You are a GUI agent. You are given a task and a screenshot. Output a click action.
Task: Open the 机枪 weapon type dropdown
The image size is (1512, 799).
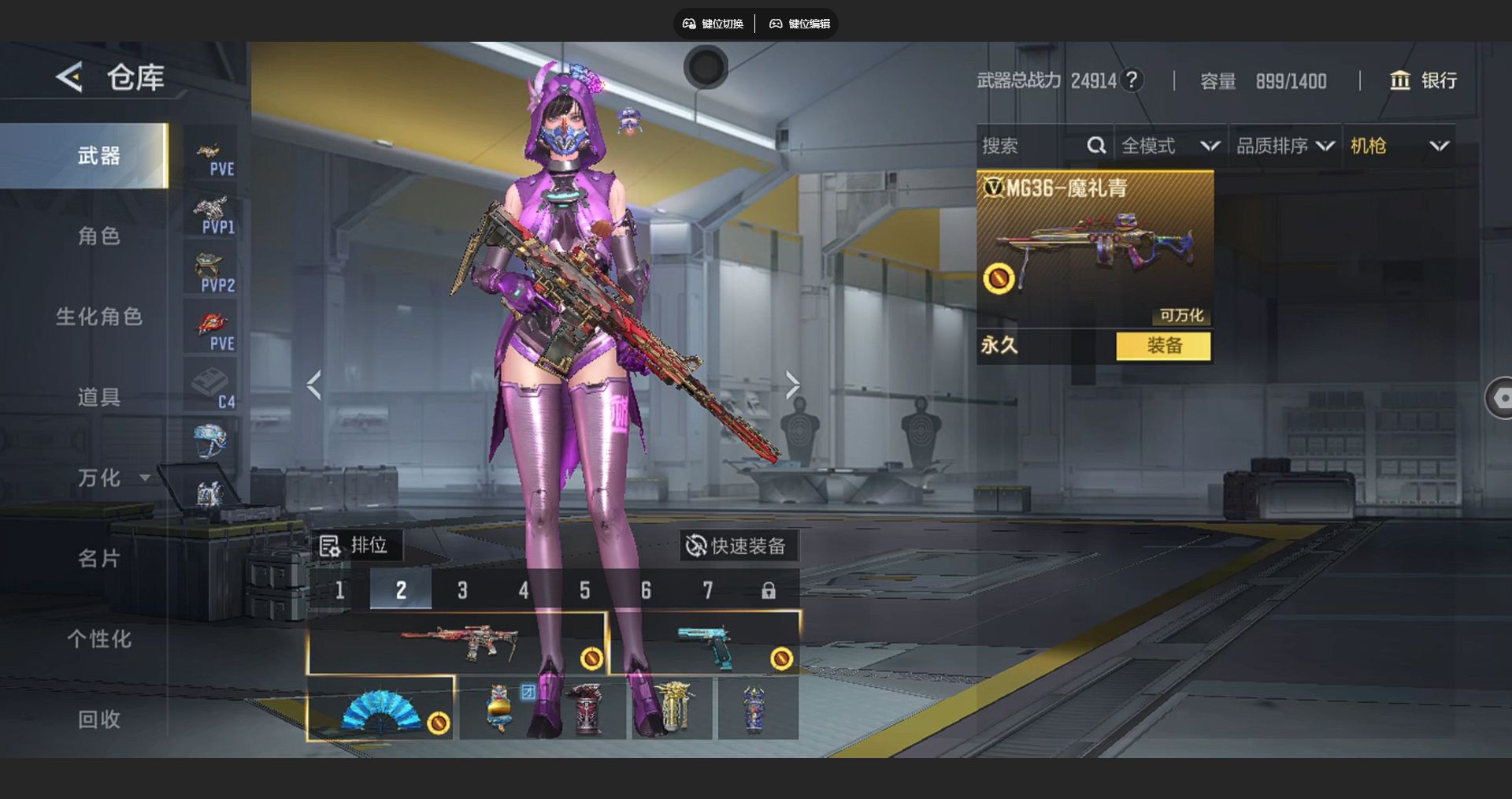pyautogui.click(x=1399, y=146)
